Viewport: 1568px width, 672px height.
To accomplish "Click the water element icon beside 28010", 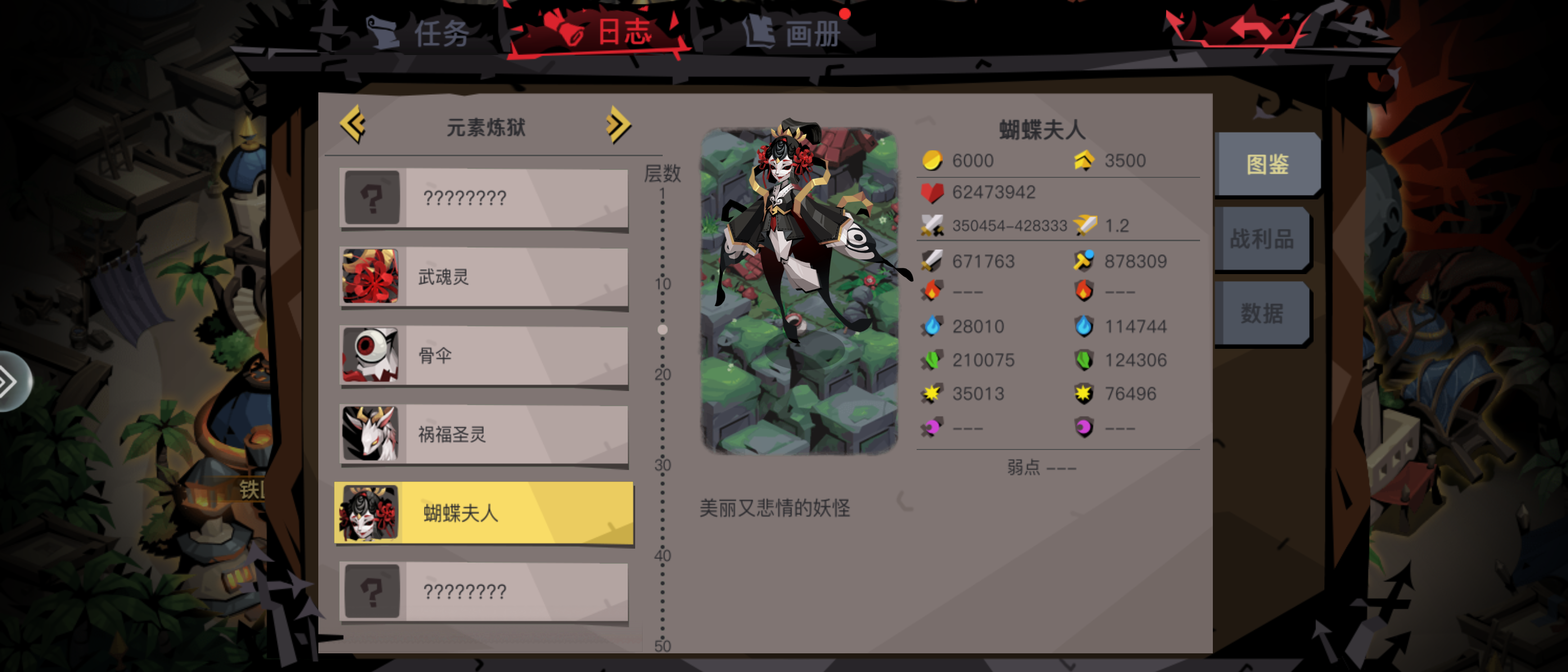I will click(x=931, y=326).
